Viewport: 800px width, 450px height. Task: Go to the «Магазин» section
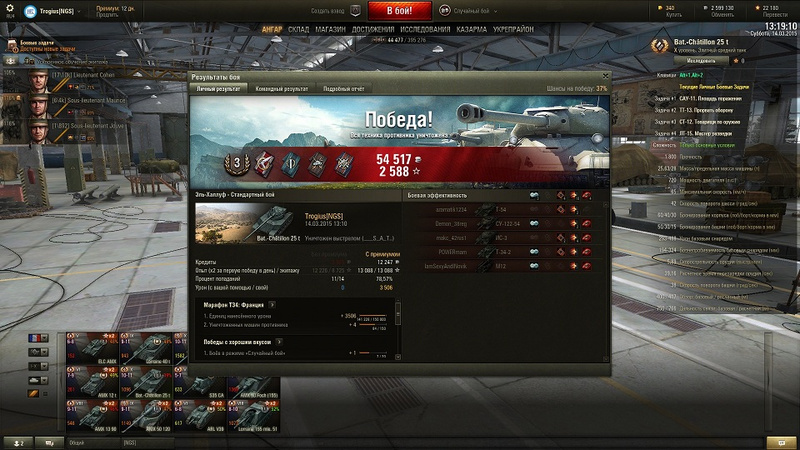pos(330,30)
